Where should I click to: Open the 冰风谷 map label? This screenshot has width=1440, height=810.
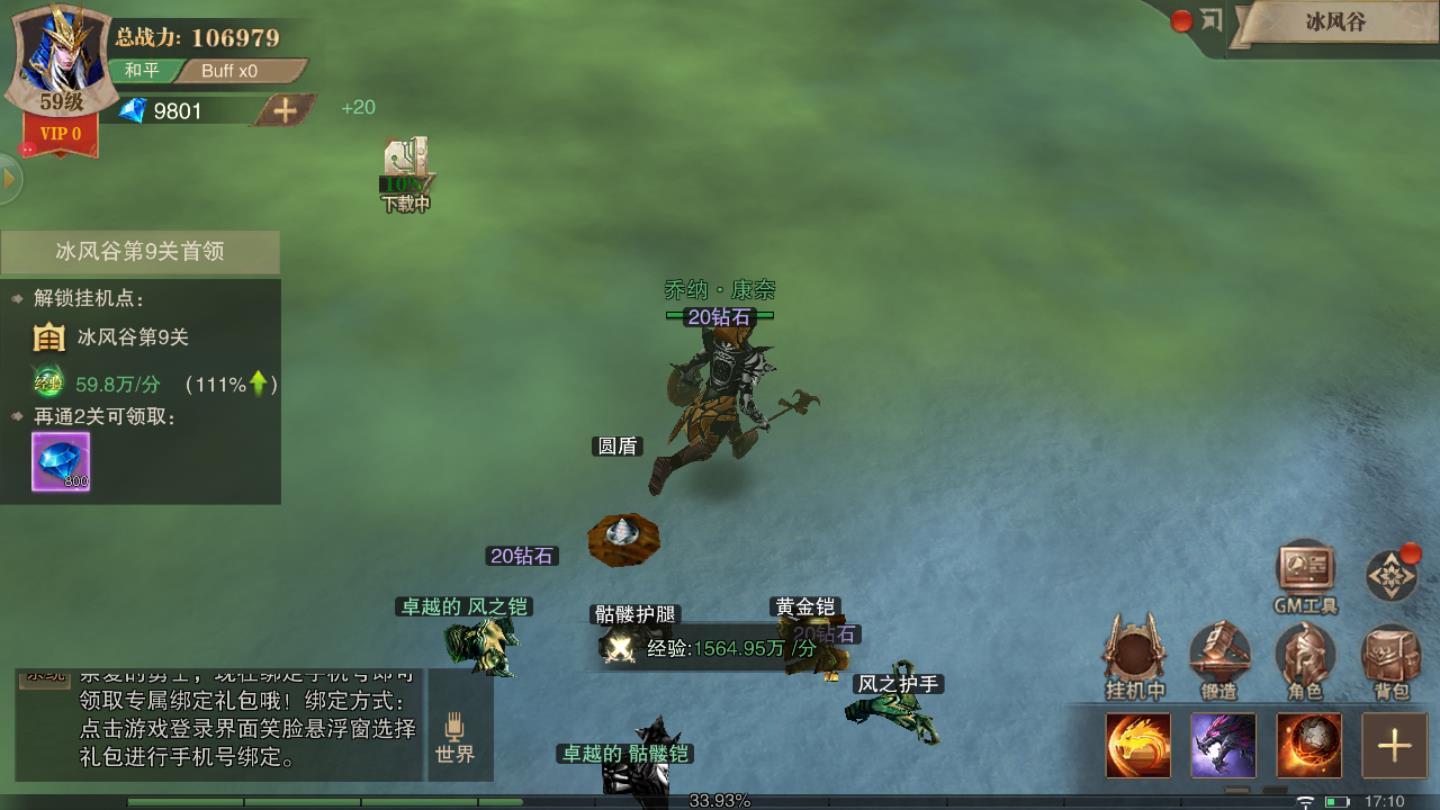[x=1335, y=23]
